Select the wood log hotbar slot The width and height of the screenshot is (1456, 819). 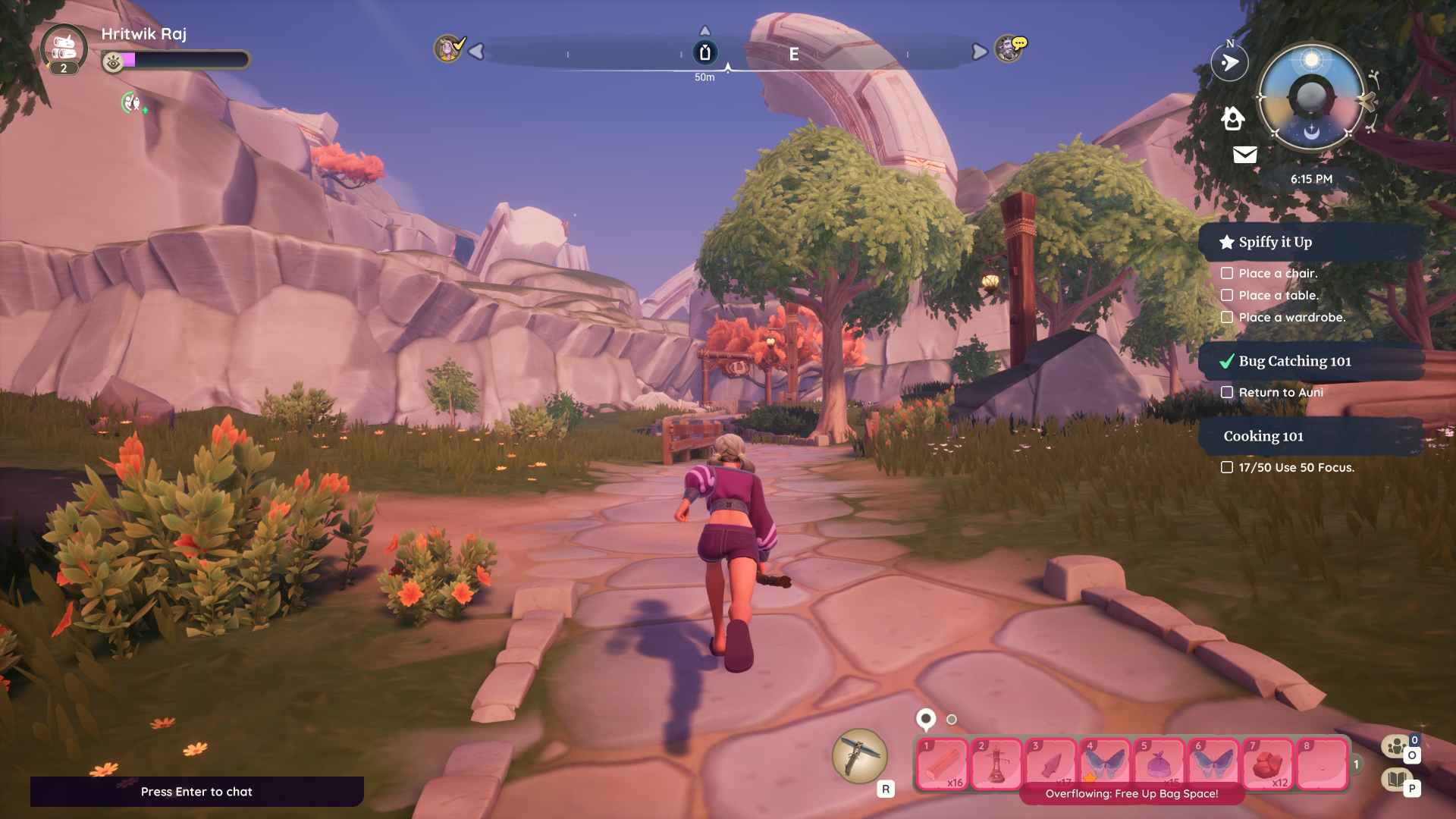coord(943,764)
